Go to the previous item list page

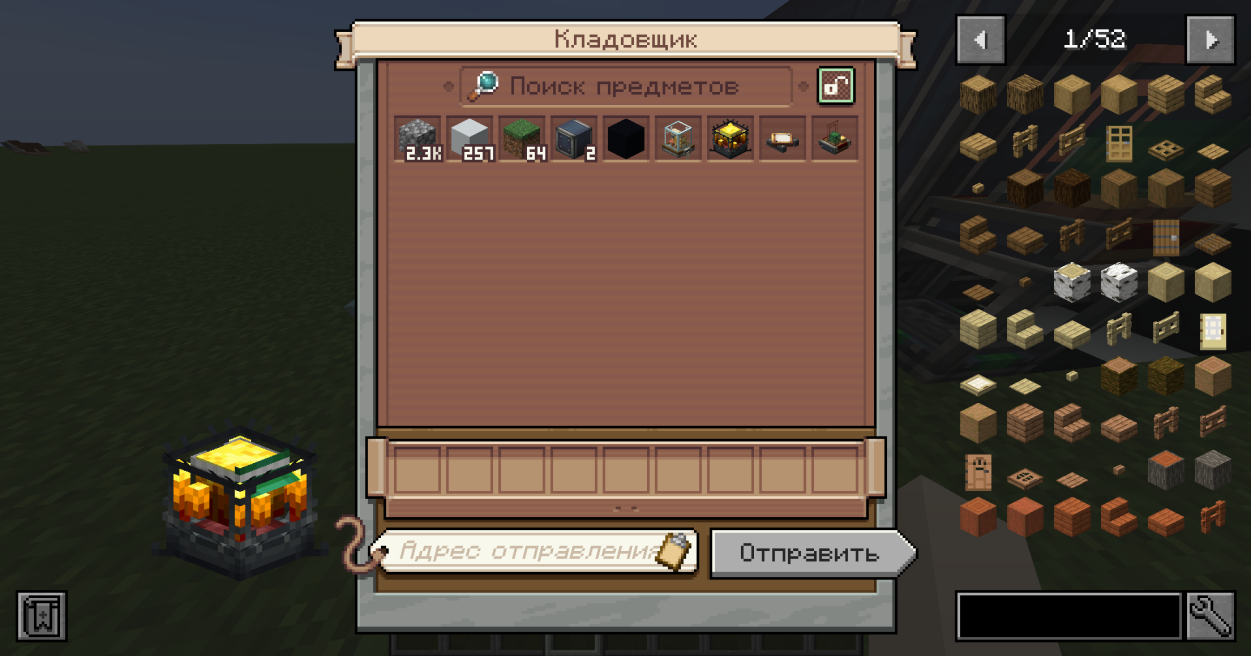click(x=981, y=40)
